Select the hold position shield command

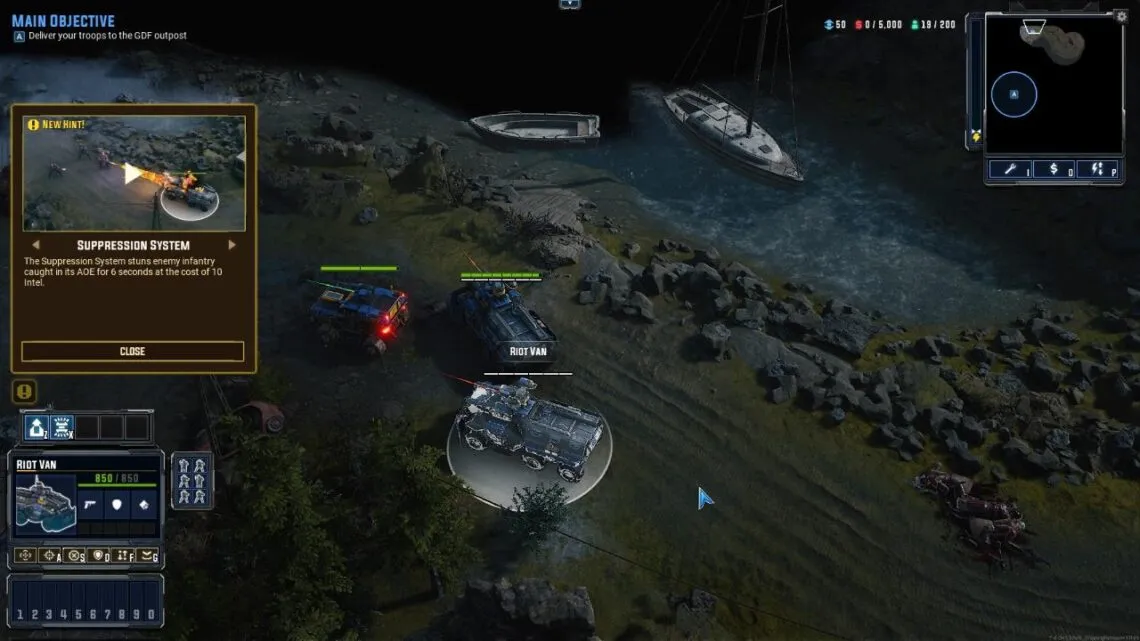pyautogui.click(x=100, y=556)
